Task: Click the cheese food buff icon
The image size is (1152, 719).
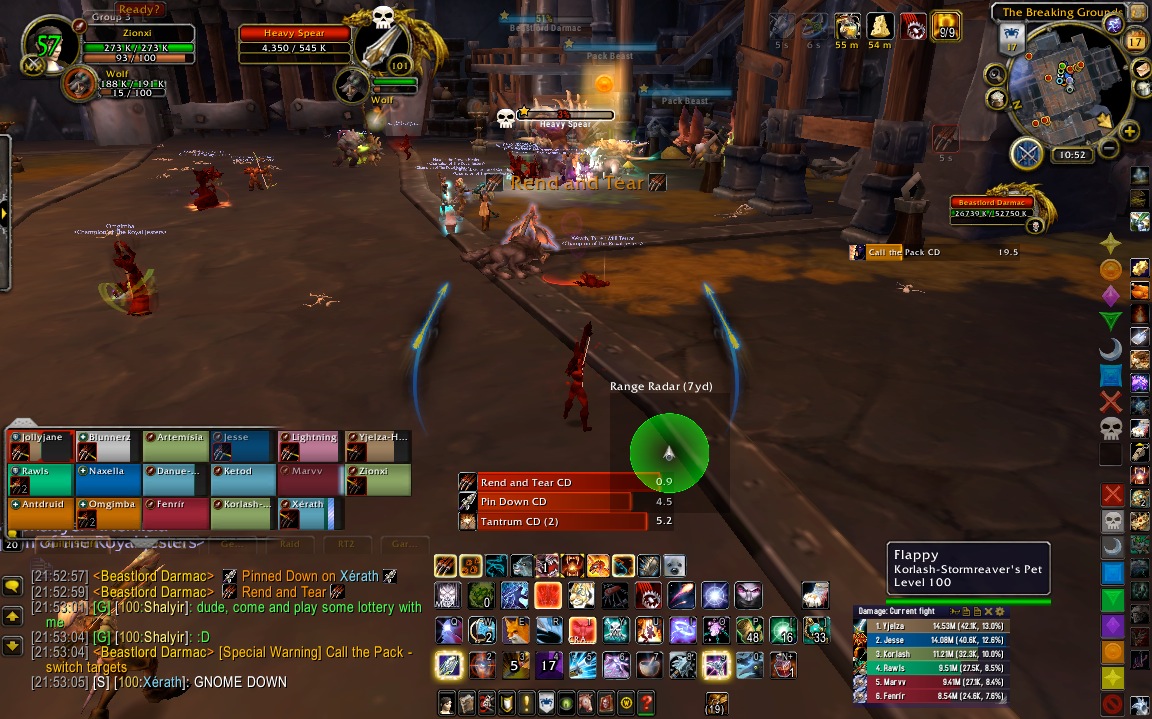Action: 879,25
